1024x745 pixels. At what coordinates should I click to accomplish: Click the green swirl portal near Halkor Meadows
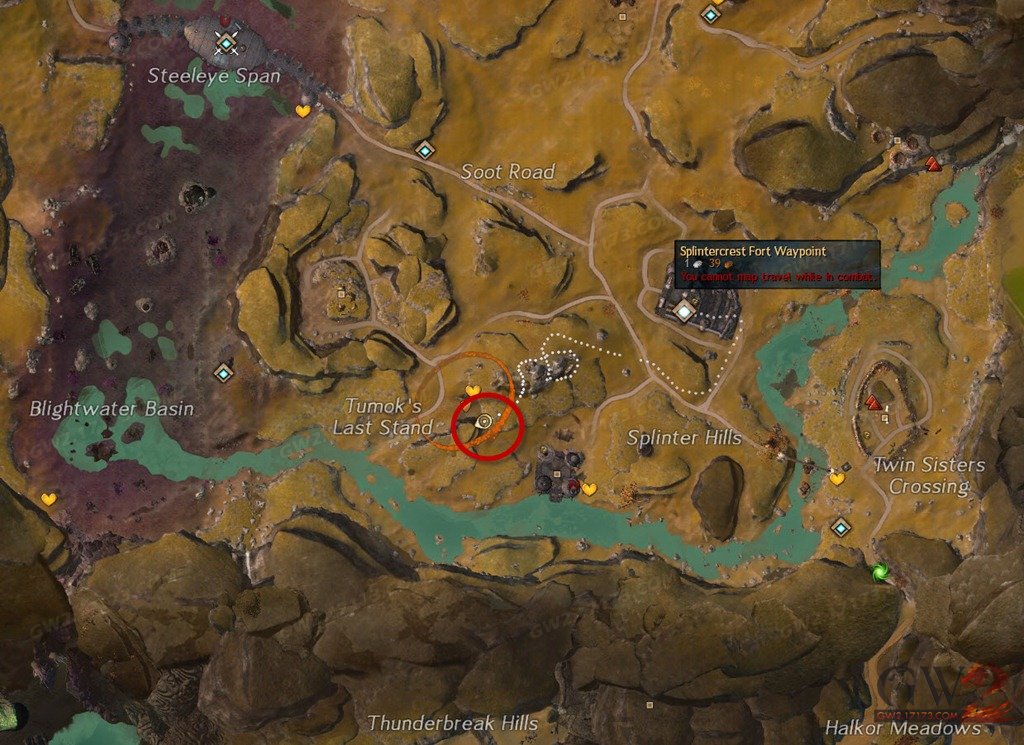point(880,573)
